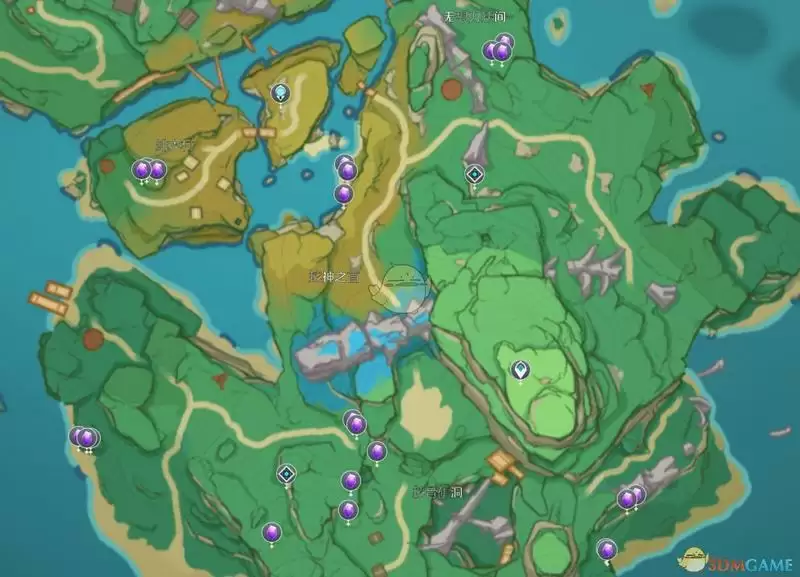Click the lone purple orb by the southeast beach
Screen dimensions: 800x577
[x=606, y=548]
